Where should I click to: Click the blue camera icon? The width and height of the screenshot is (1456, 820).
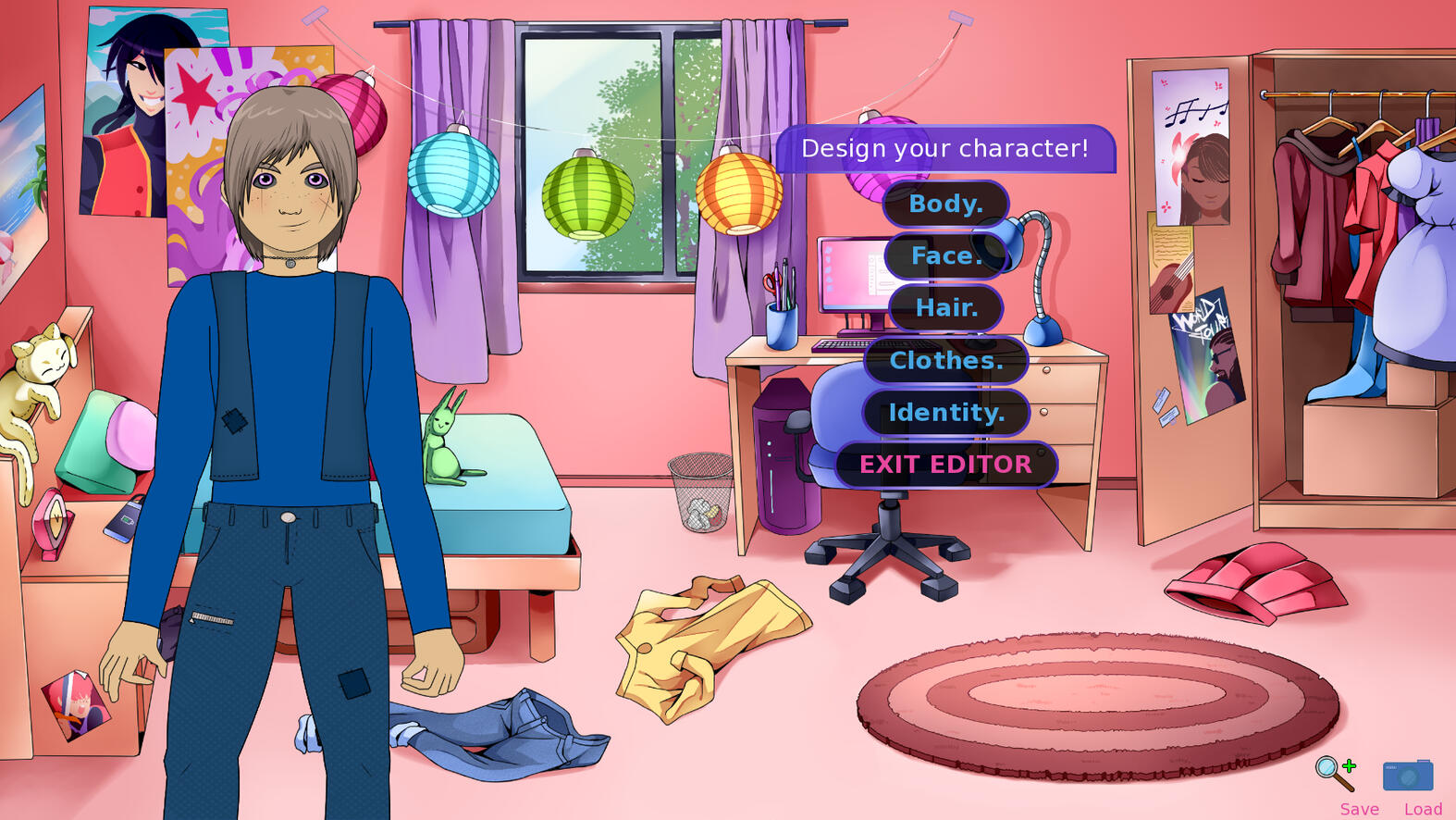pyautogui.click(x=1407, y=775)
